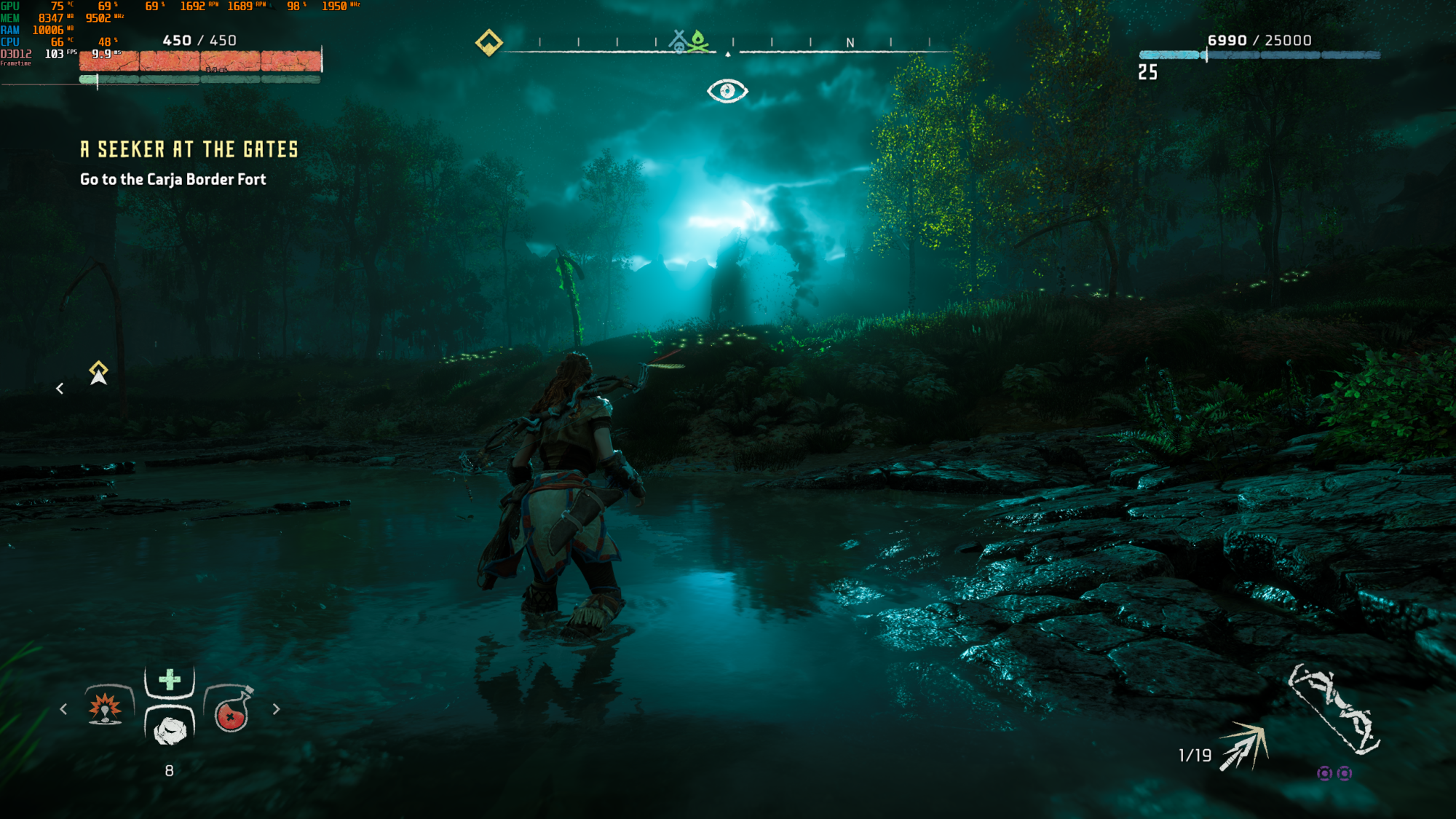
Task: Click the yellow quest diamond on the compass
Action: tap(488, 42)
